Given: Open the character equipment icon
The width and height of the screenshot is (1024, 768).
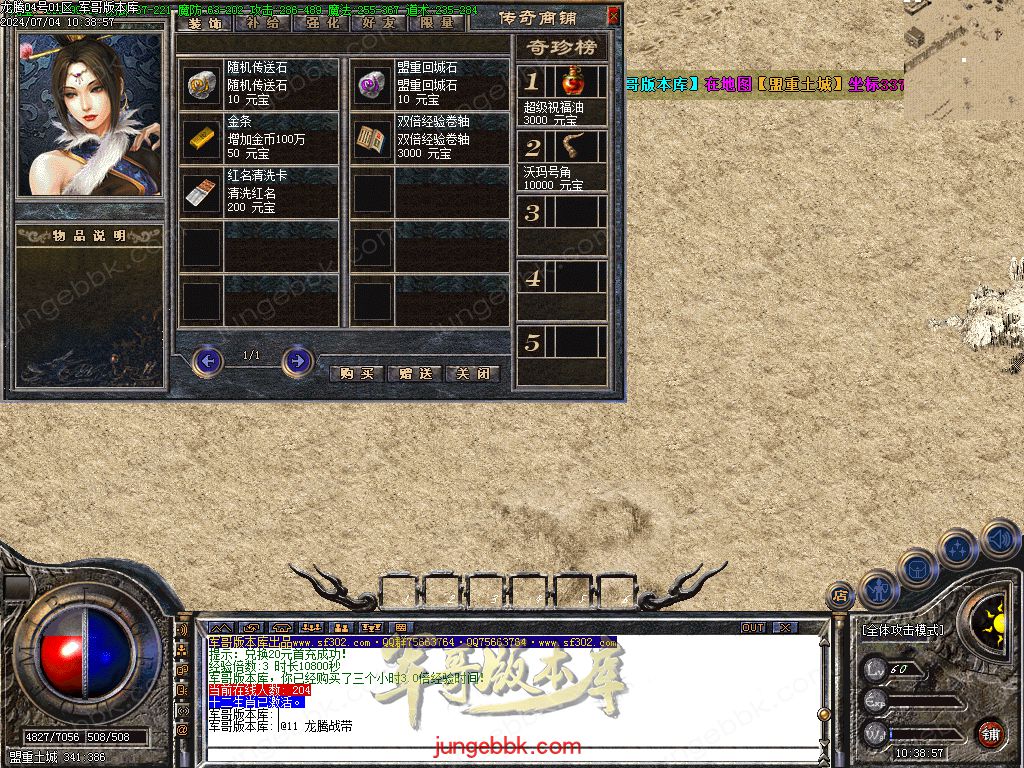Looking at the screenshot, I should 878,588.
